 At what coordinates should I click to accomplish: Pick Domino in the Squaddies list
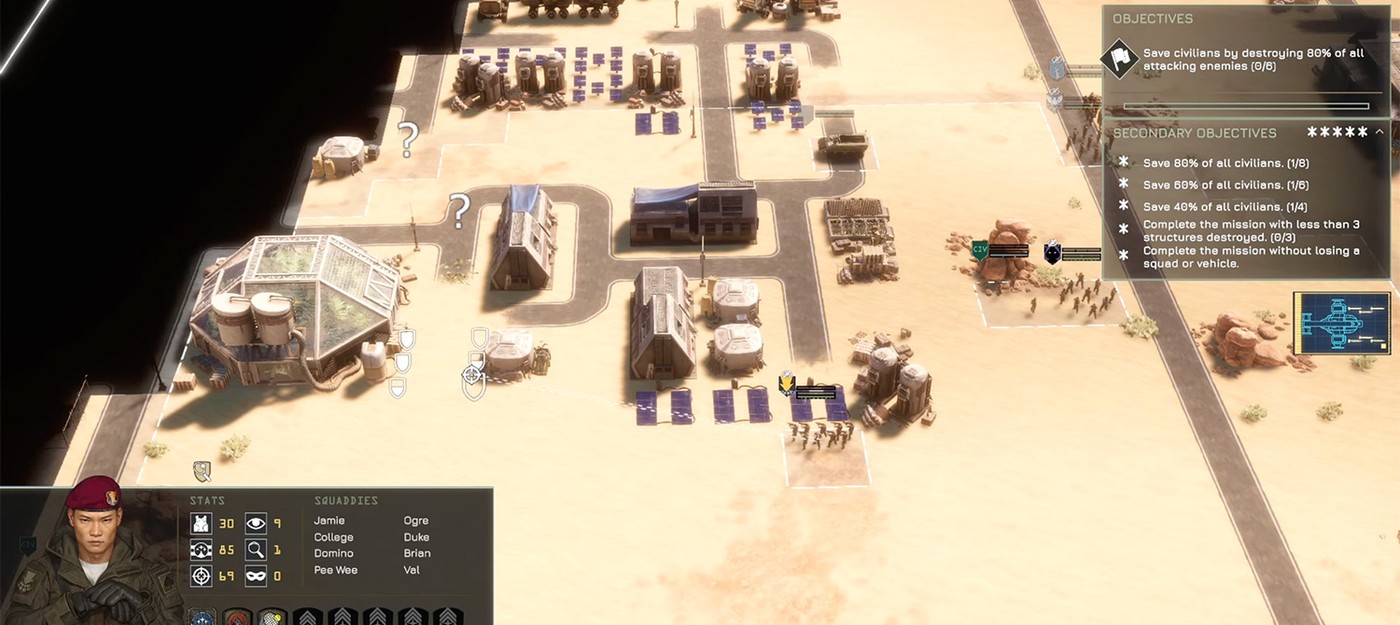[x=333, y=553]
